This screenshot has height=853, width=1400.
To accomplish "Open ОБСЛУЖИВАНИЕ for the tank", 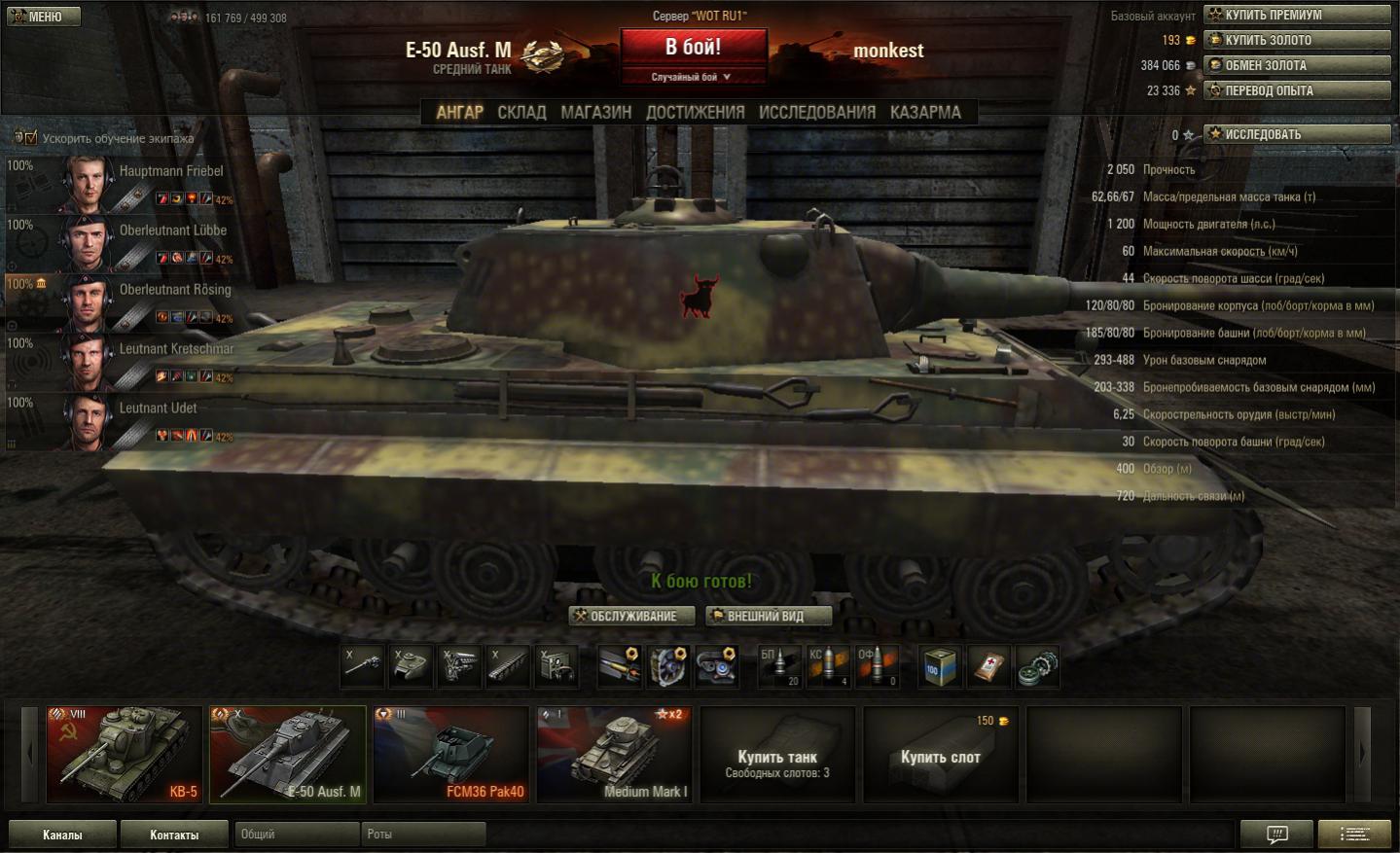I will tap(632, 616).
